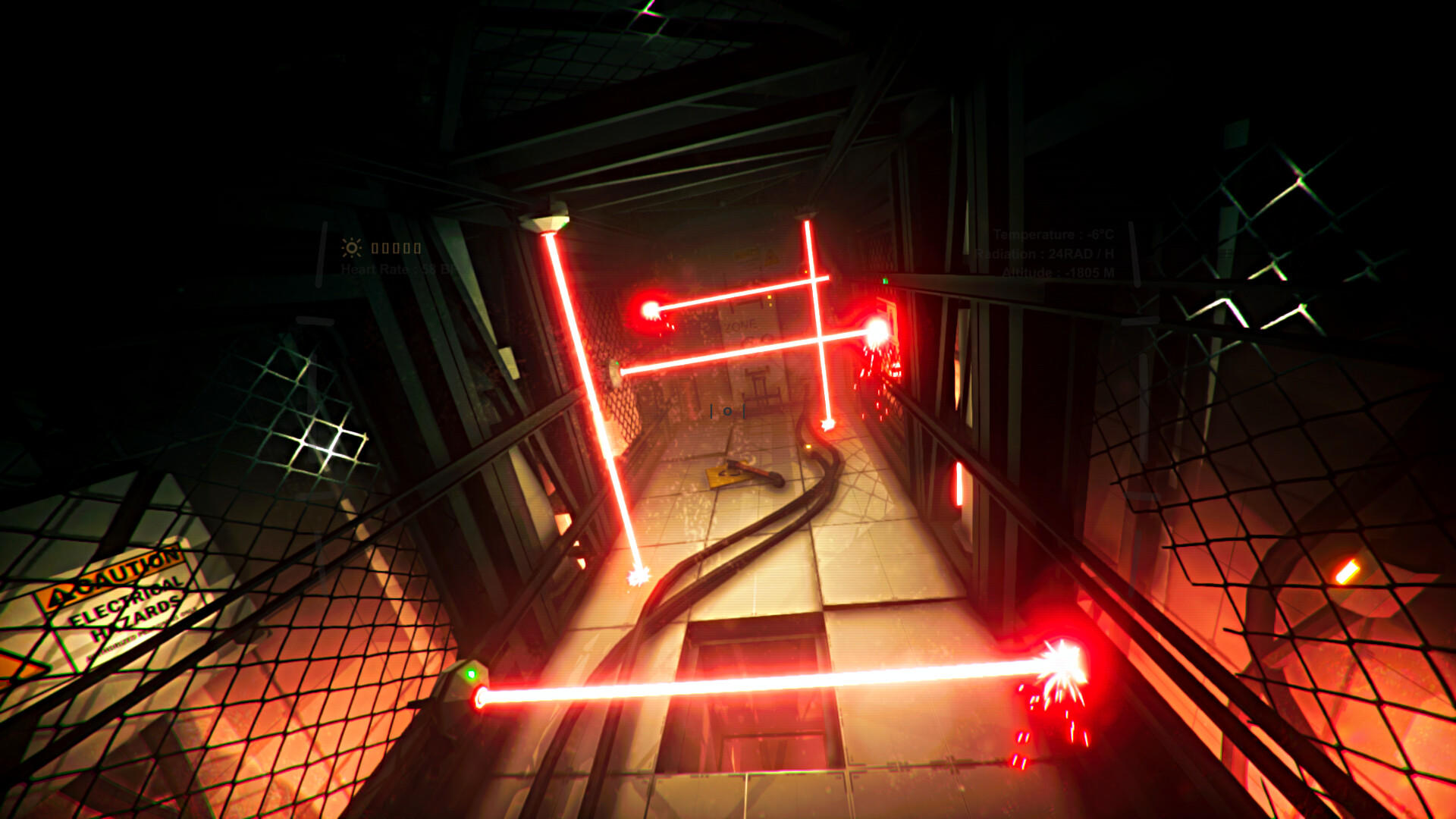Toggle the green LED on the left laser device
Viewport: 1456px width, 819px height.
[470, 673]
